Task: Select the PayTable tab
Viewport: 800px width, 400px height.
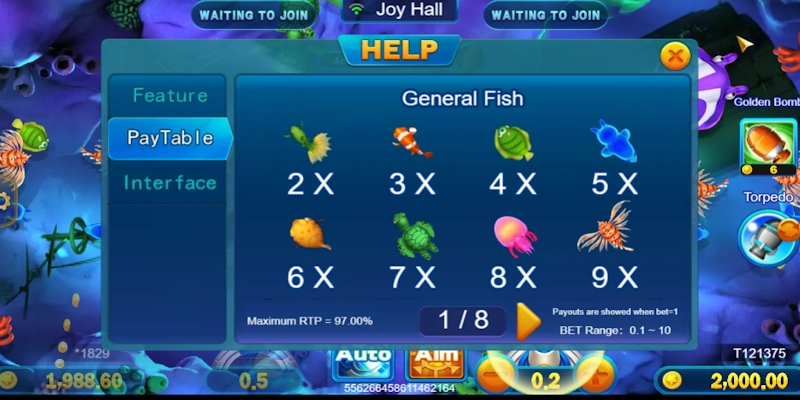Action: 170,138
